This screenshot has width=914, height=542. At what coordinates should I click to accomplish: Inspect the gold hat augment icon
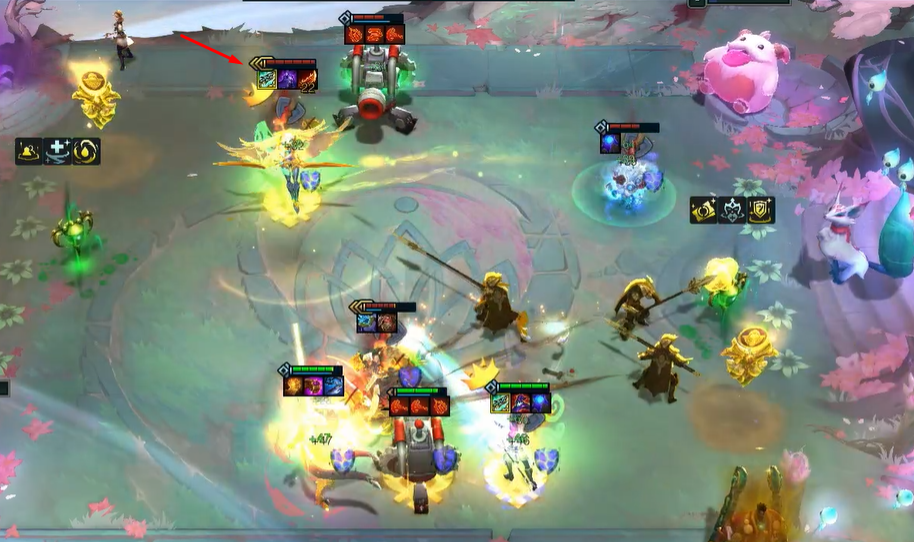pos(29,151)
